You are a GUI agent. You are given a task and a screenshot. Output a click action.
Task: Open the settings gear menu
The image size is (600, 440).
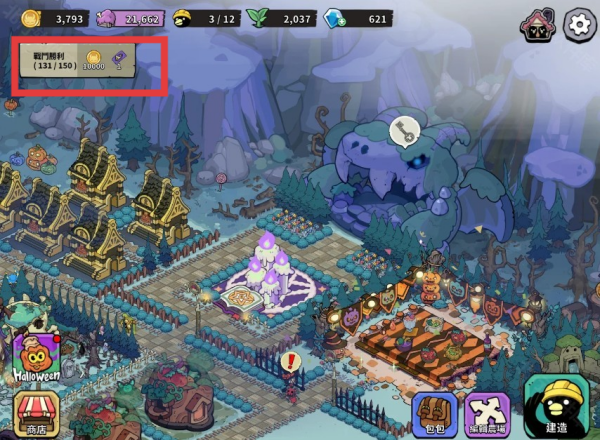[580, 24]
